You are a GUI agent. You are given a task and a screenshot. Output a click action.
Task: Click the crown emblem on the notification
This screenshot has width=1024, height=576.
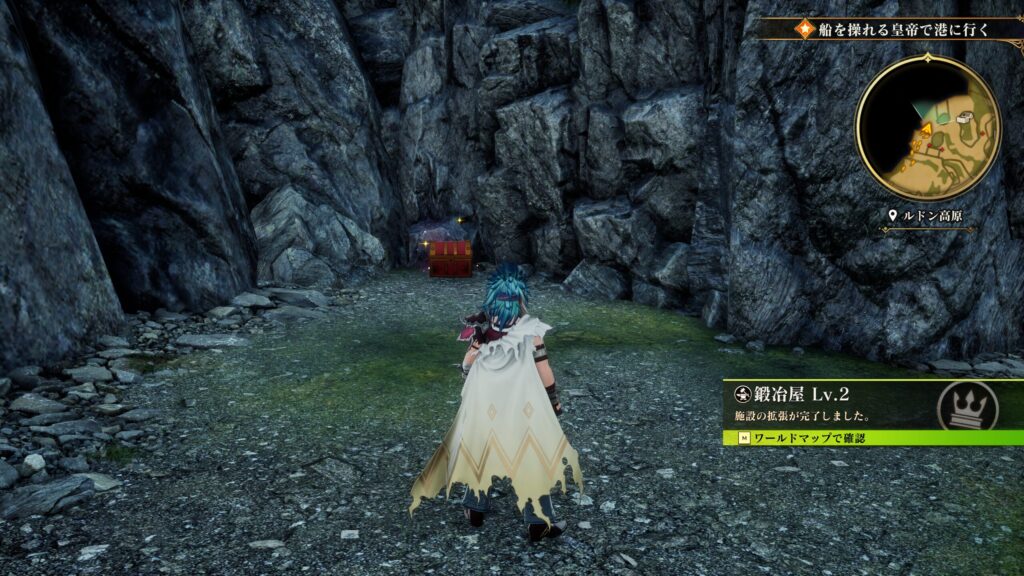coord(967,405)
